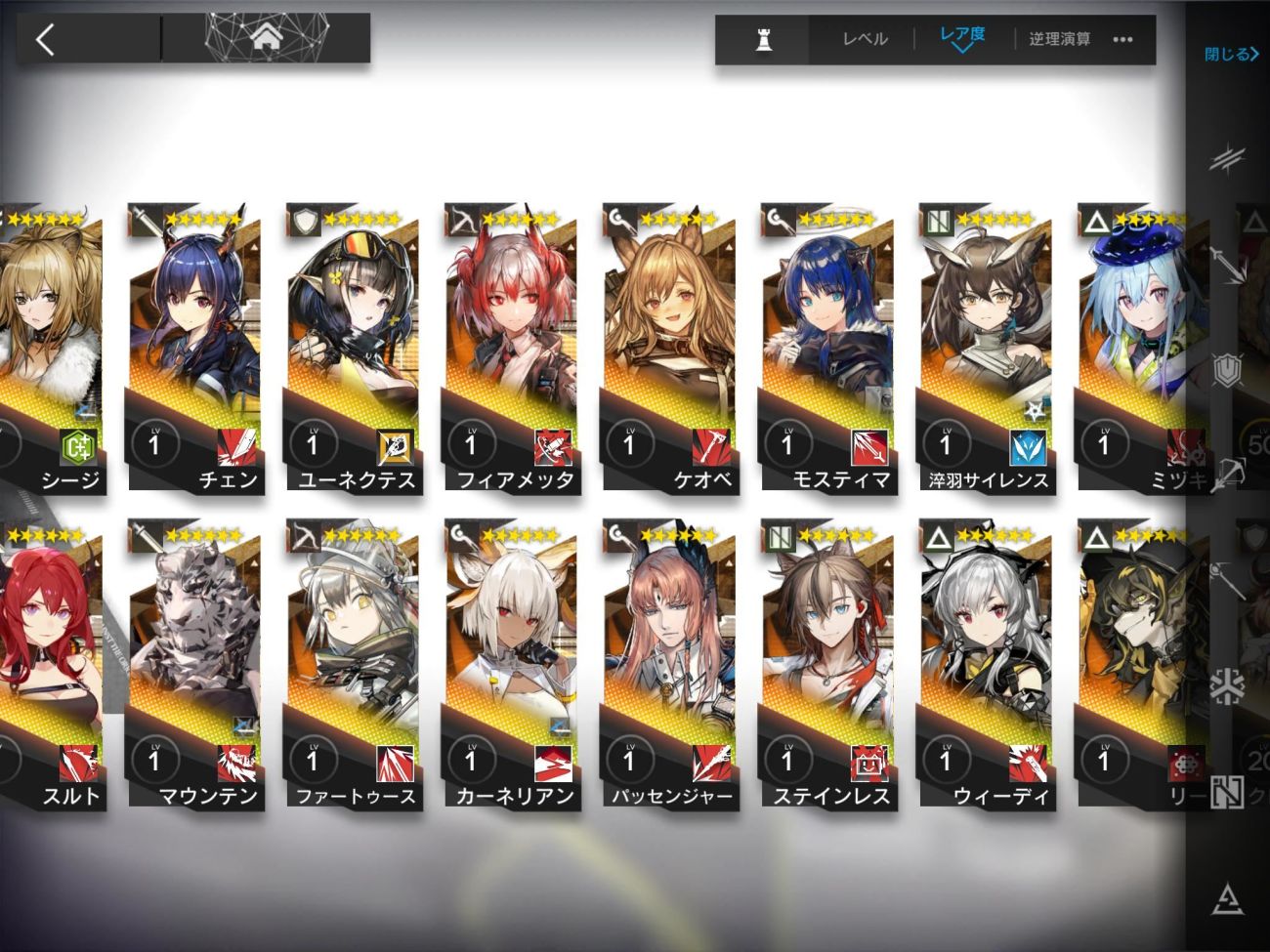Select the マウンテン operator card
Viewport: 1270px width, 952px height.
[193, 664]
